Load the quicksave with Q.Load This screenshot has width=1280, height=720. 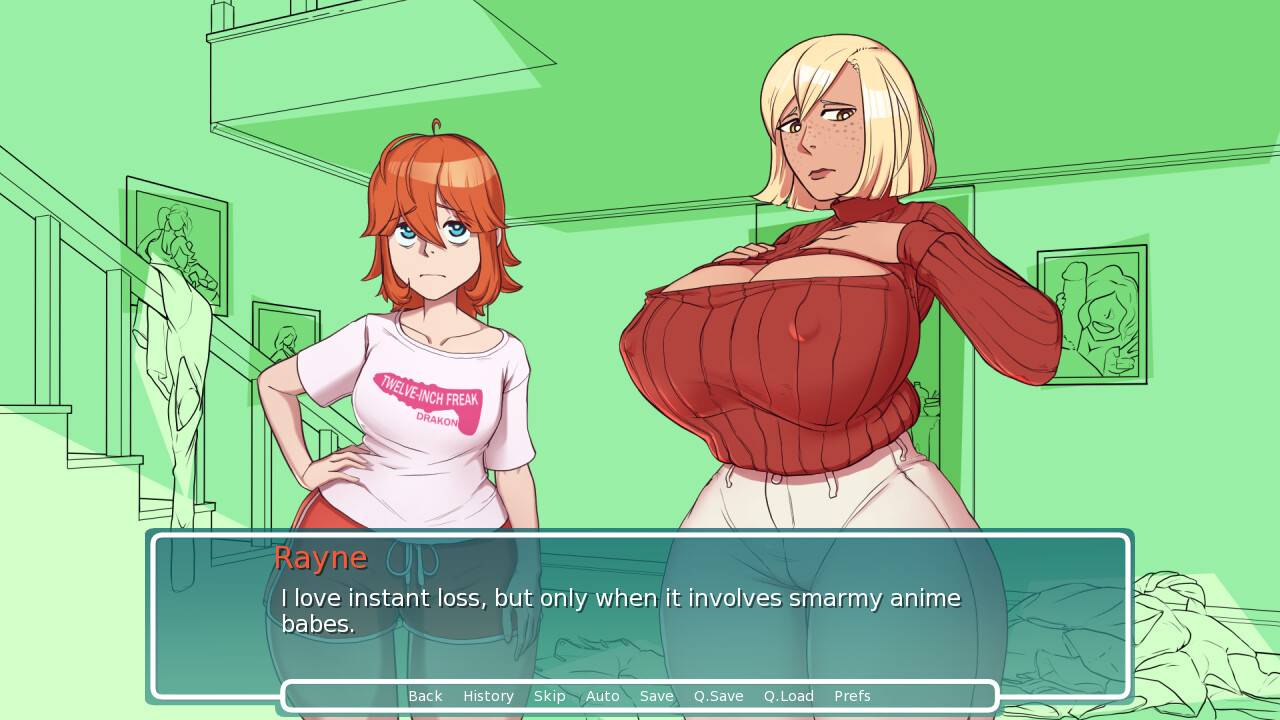click(x=788, y=696)
